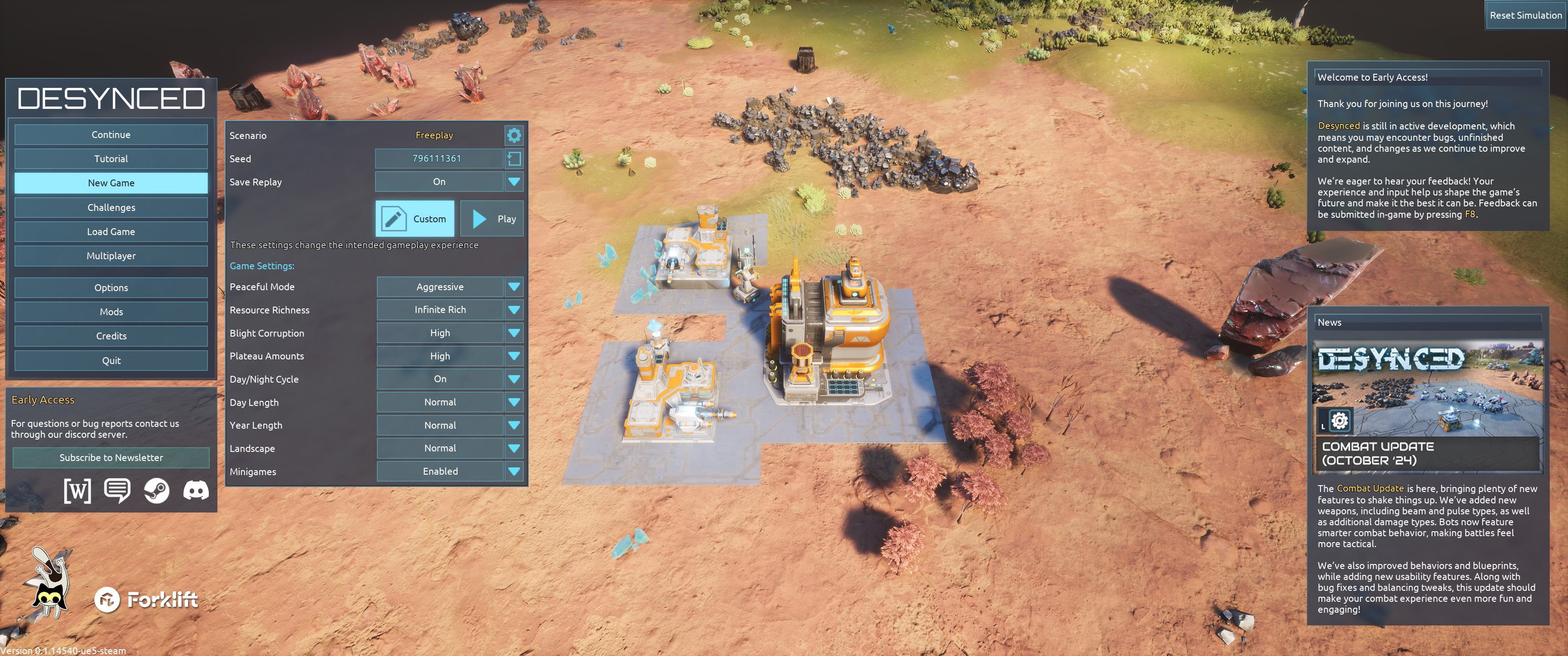The image size is (1568, 656).
Task: Reset Simulation in the top corner
Action: click(x=1525, y=15)
